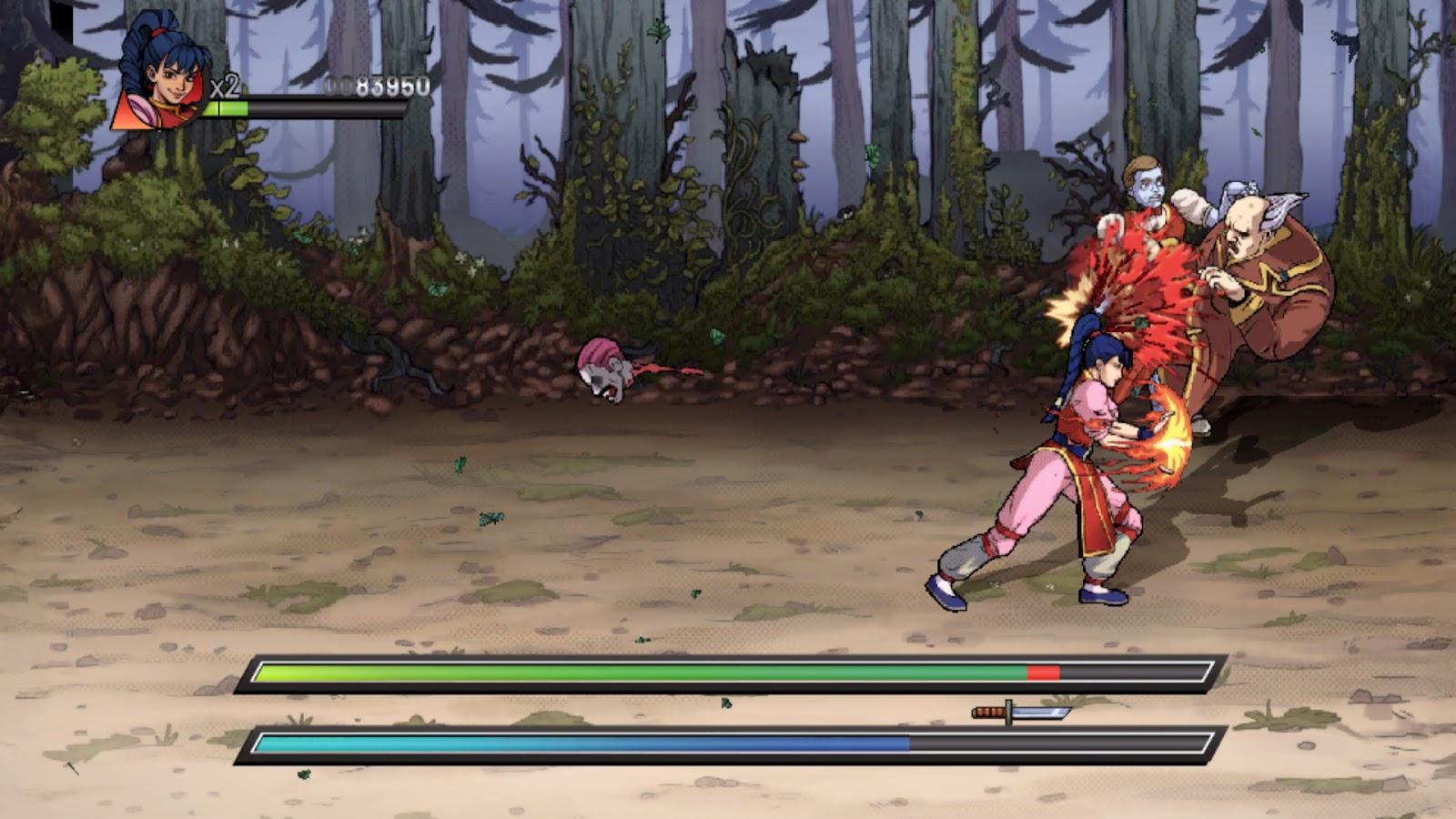Click the empty right end of the boss health bar
Screen dimensions: 1456x819
coord(1137,673)
